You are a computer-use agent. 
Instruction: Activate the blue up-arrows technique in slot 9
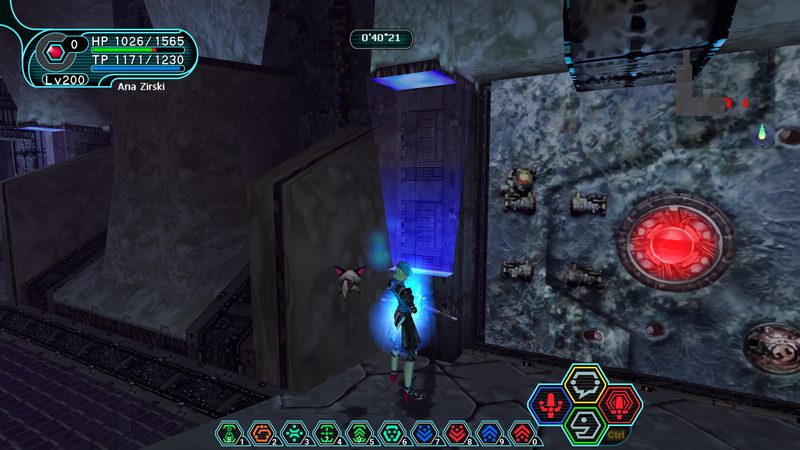[489, 433]
